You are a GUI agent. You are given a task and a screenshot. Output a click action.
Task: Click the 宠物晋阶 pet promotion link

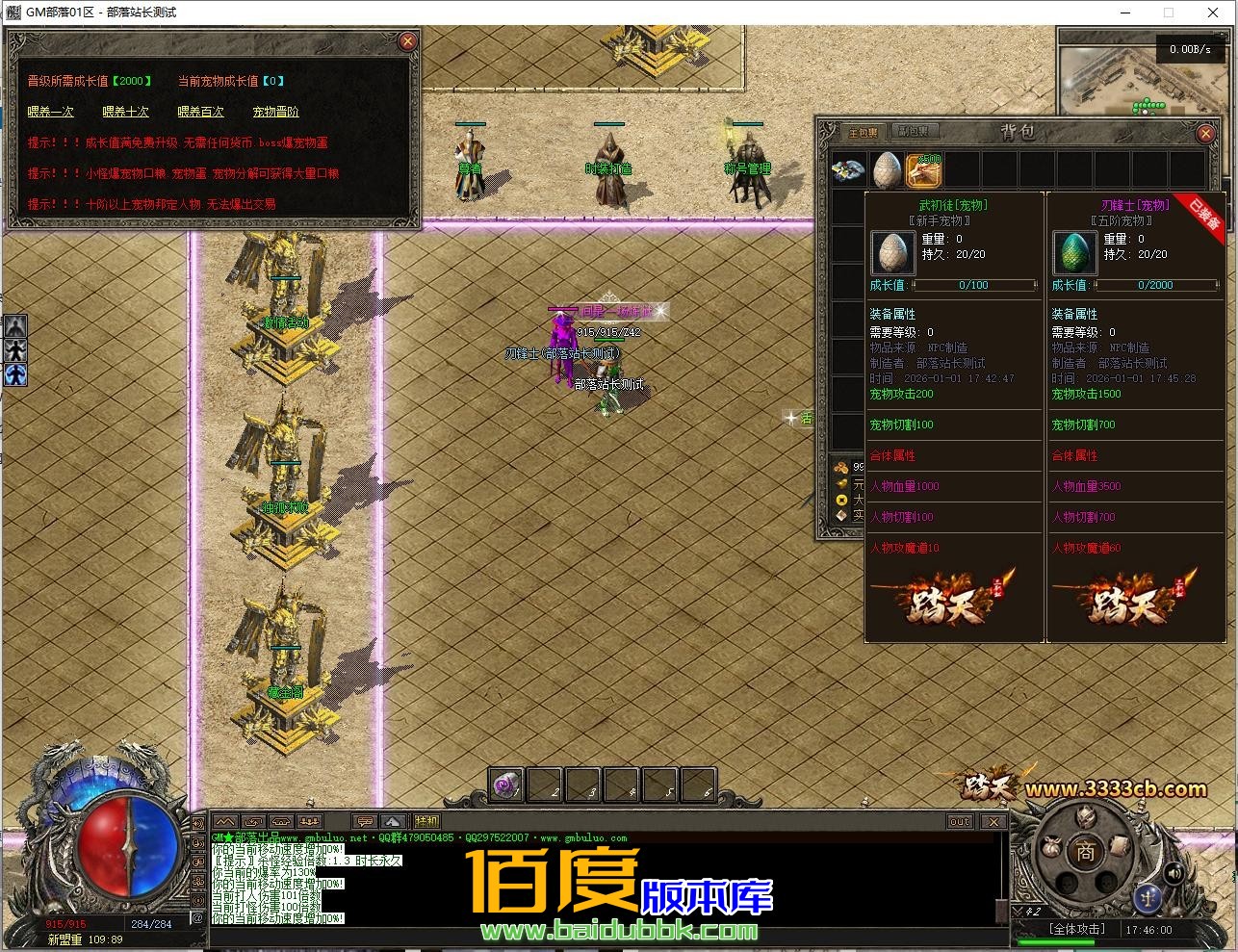[278, 112]
